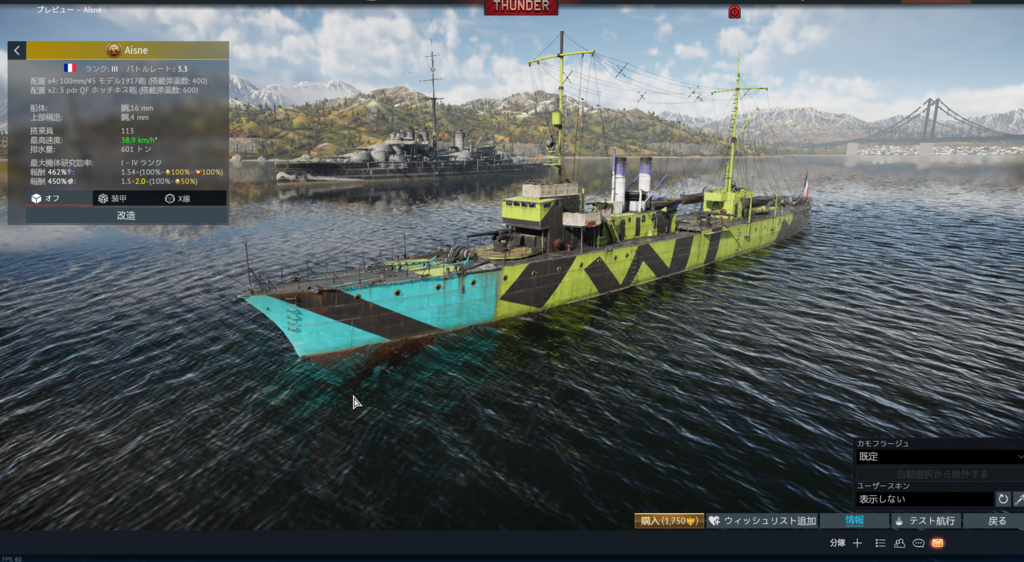Collapse the Aisne info panel with the back arrow
The width and height of the screenshot is (1024, 562).
(17, 50)
